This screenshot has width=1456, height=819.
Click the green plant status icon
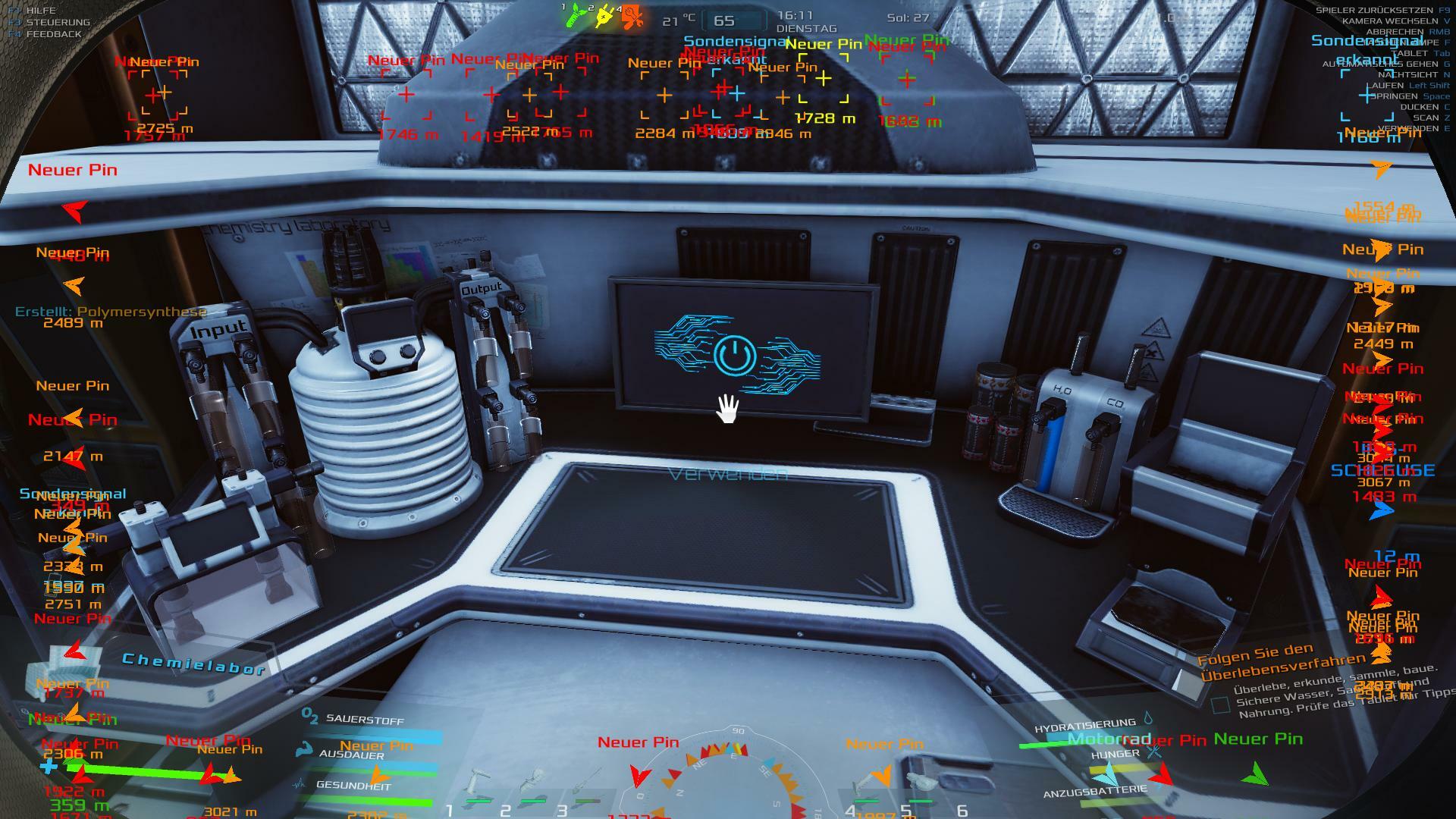pos(576,15)
